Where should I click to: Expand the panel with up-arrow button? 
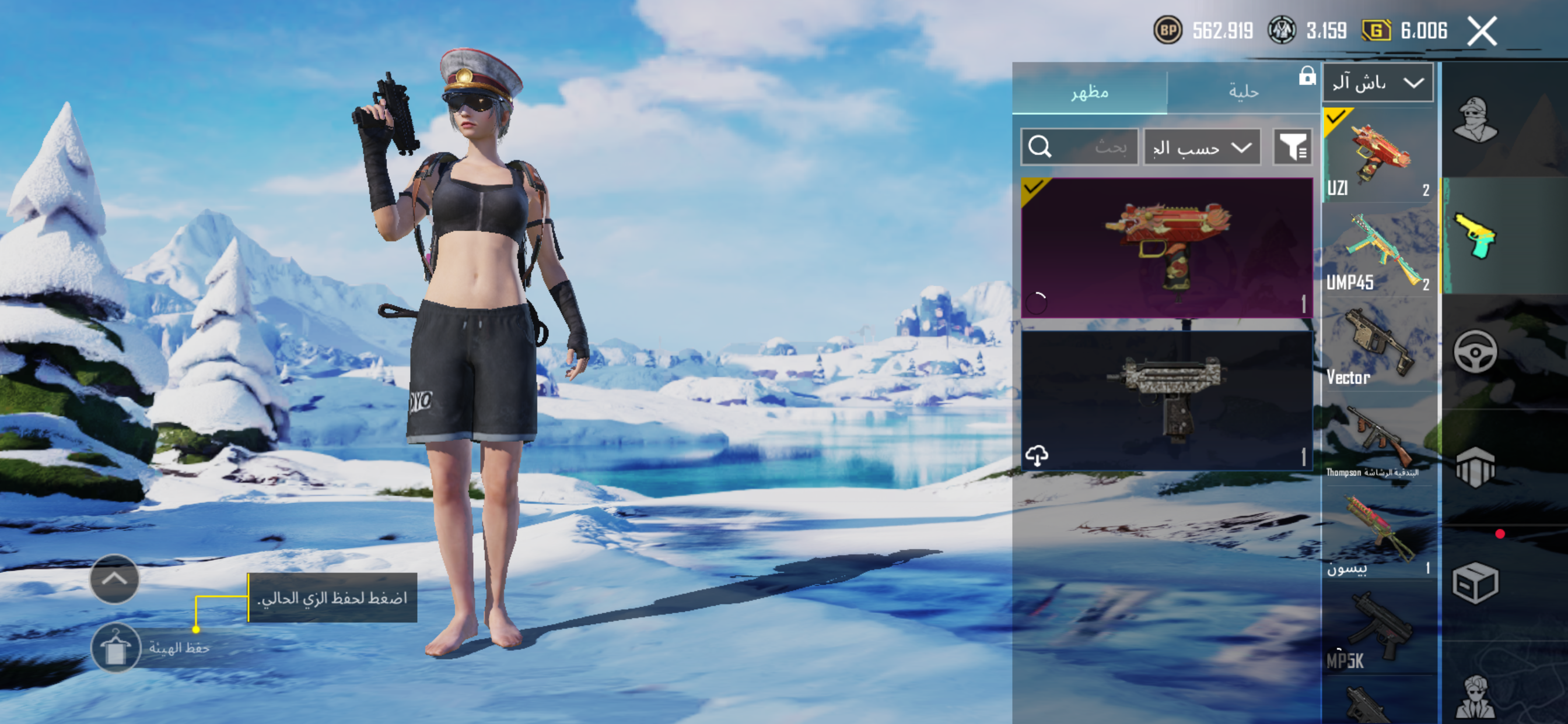tap(114, 579)
